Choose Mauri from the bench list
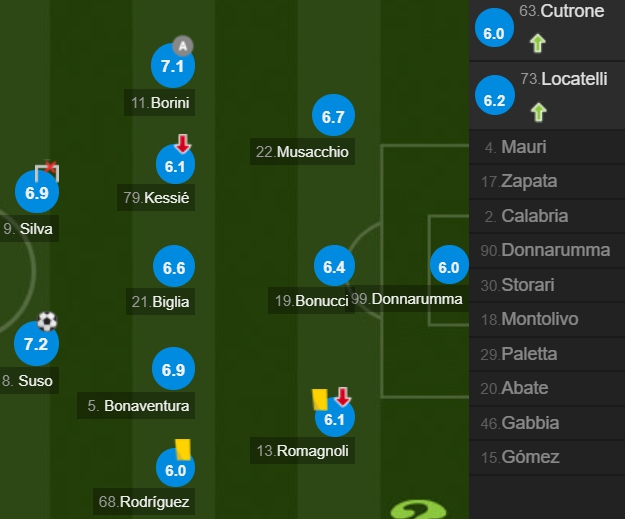 point(522,147)
